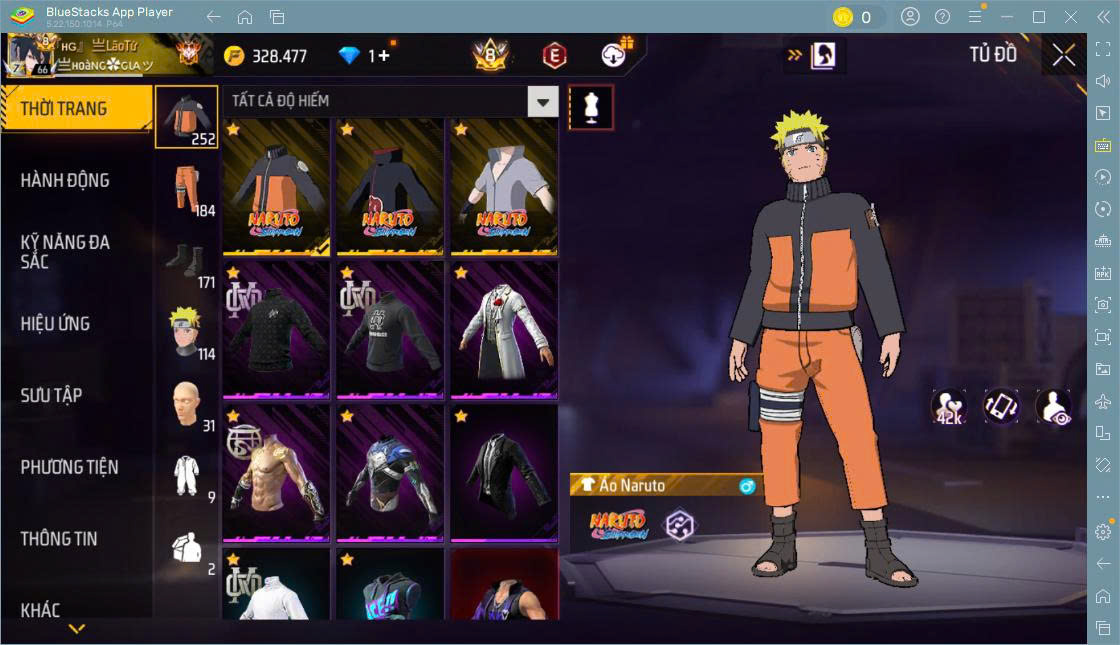Select the KỸ NĂNG ĐA SẮC category

(65, 252)
